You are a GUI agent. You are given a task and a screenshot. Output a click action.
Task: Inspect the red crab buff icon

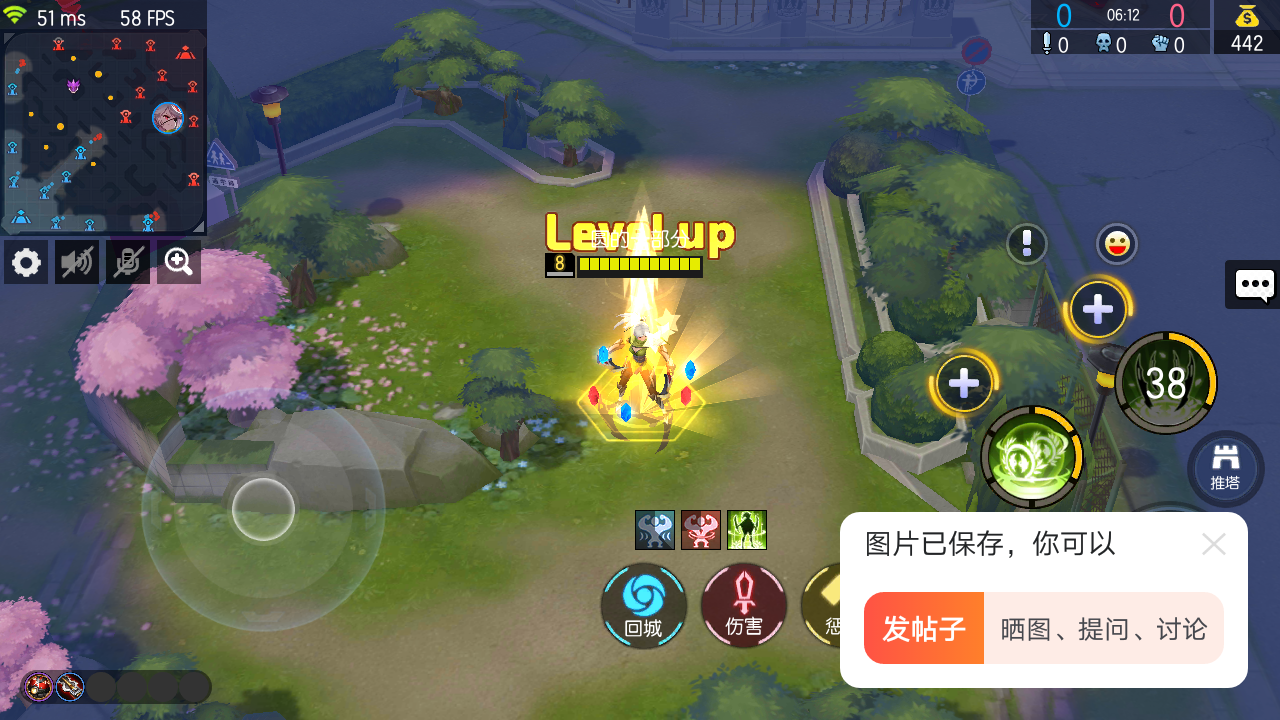coord(701,530)
